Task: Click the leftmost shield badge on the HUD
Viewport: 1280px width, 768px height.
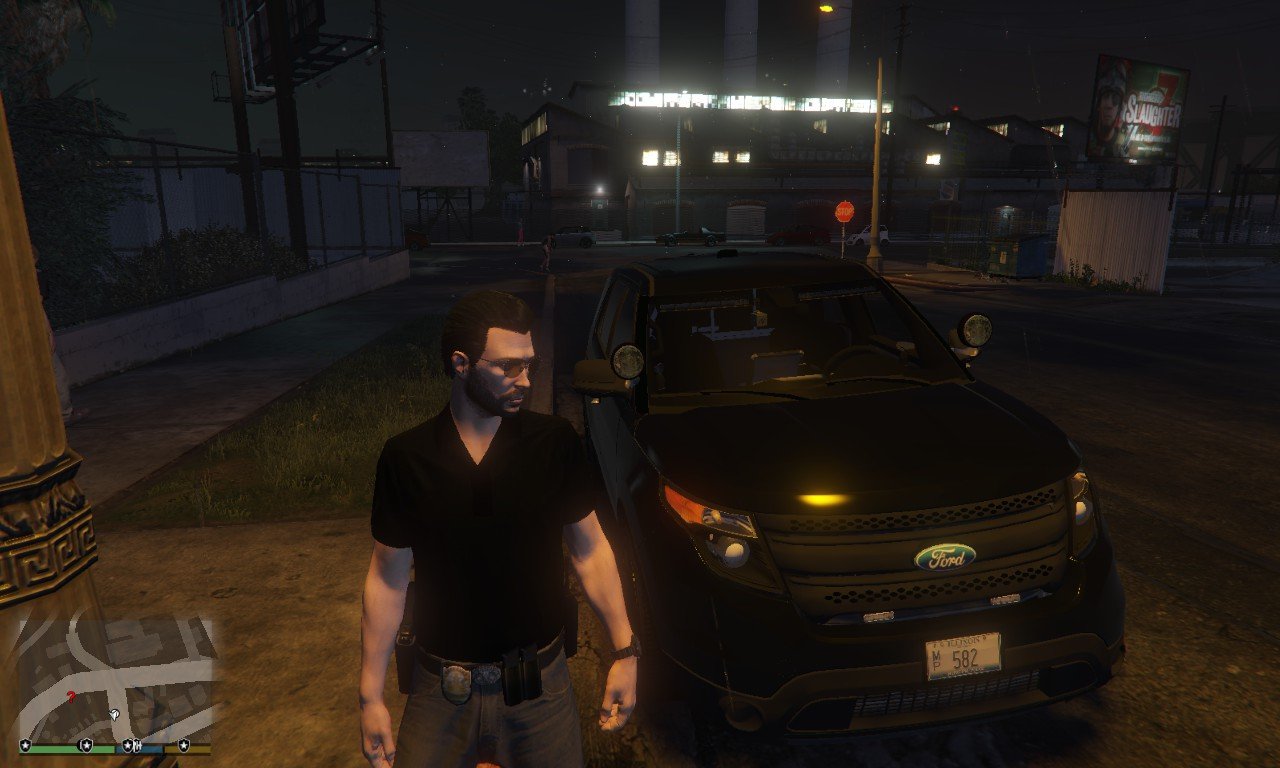Action: point(25,744)
